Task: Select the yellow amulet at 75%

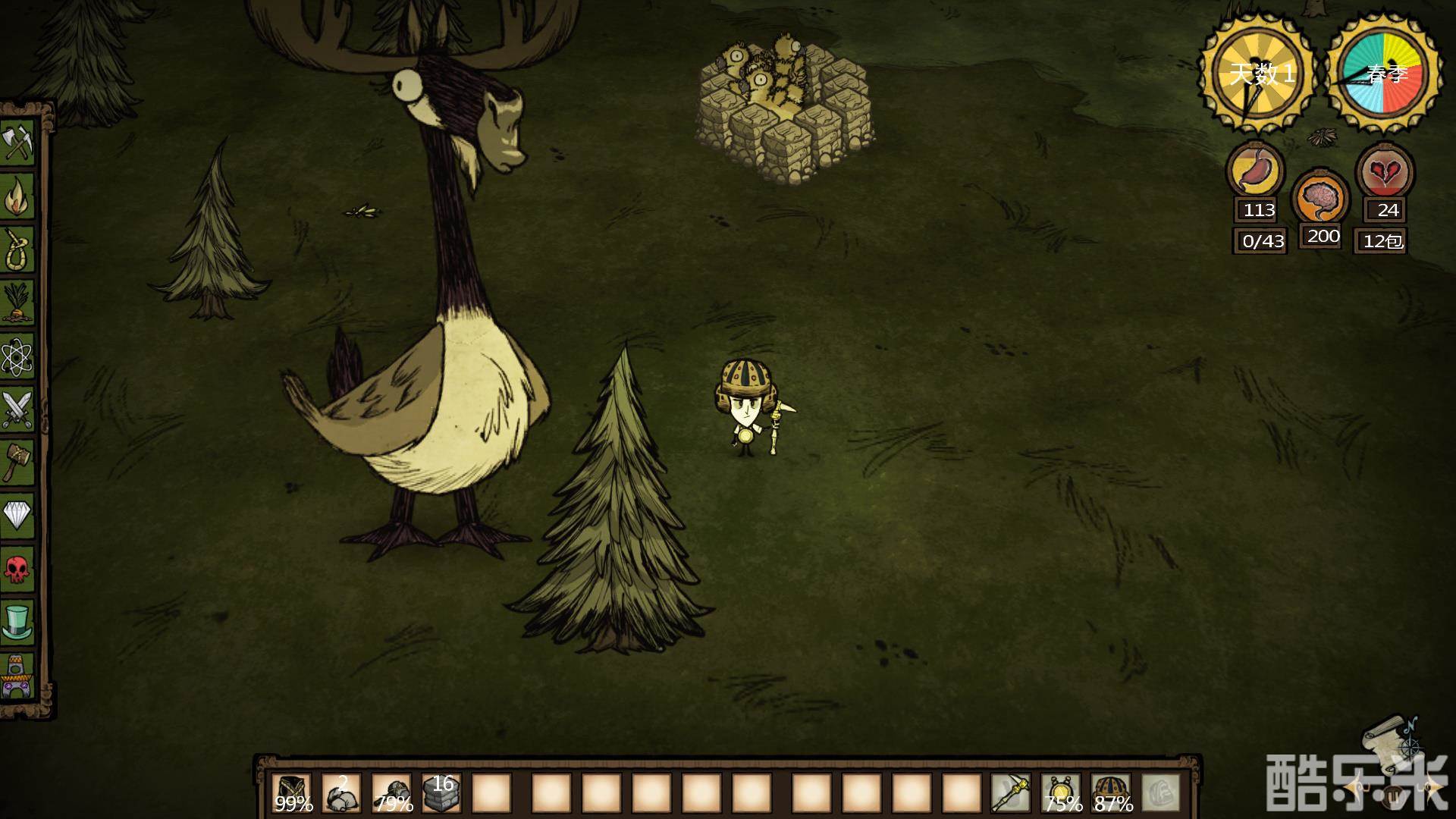Action: click(x=1061, y=793)
